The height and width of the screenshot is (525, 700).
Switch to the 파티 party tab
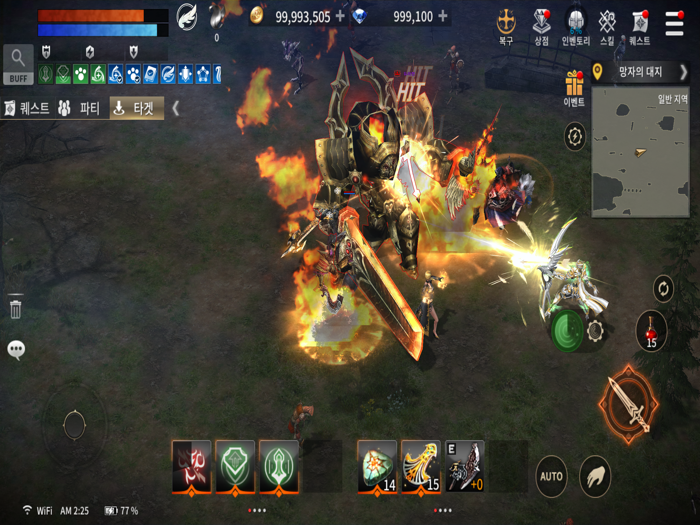(78, 108)
